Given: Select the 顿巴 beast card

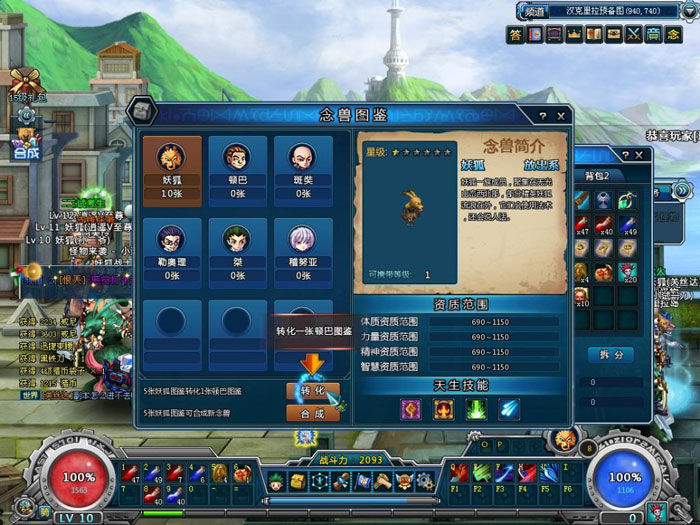Looking at the screenshot, I should [x=235, y=166].
